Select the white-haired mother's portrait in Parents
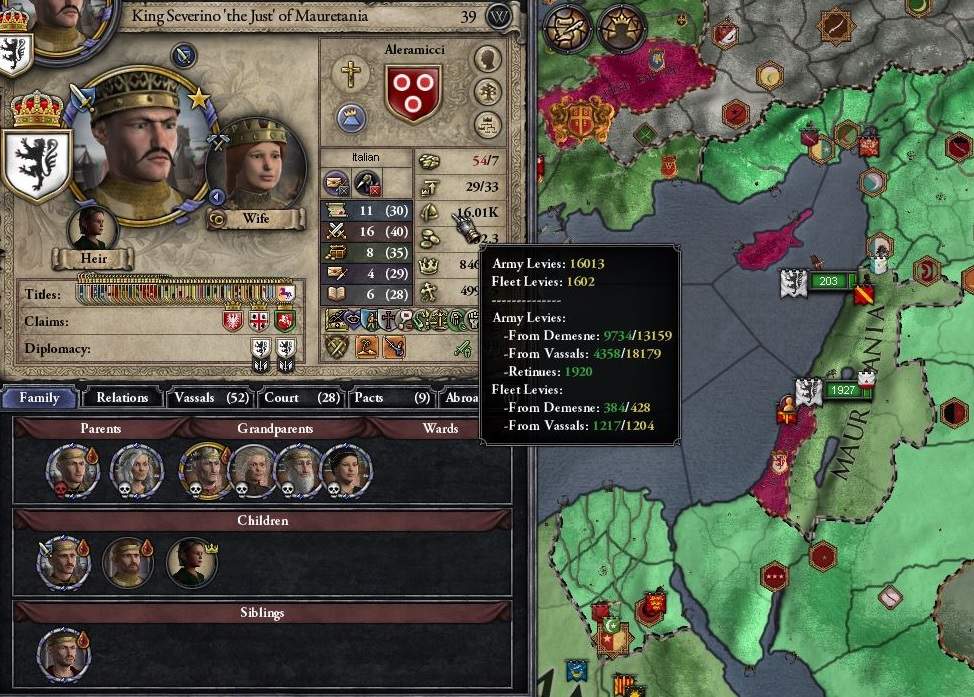The width and height of the screenshot is (974, 697). tap(135, 470)
